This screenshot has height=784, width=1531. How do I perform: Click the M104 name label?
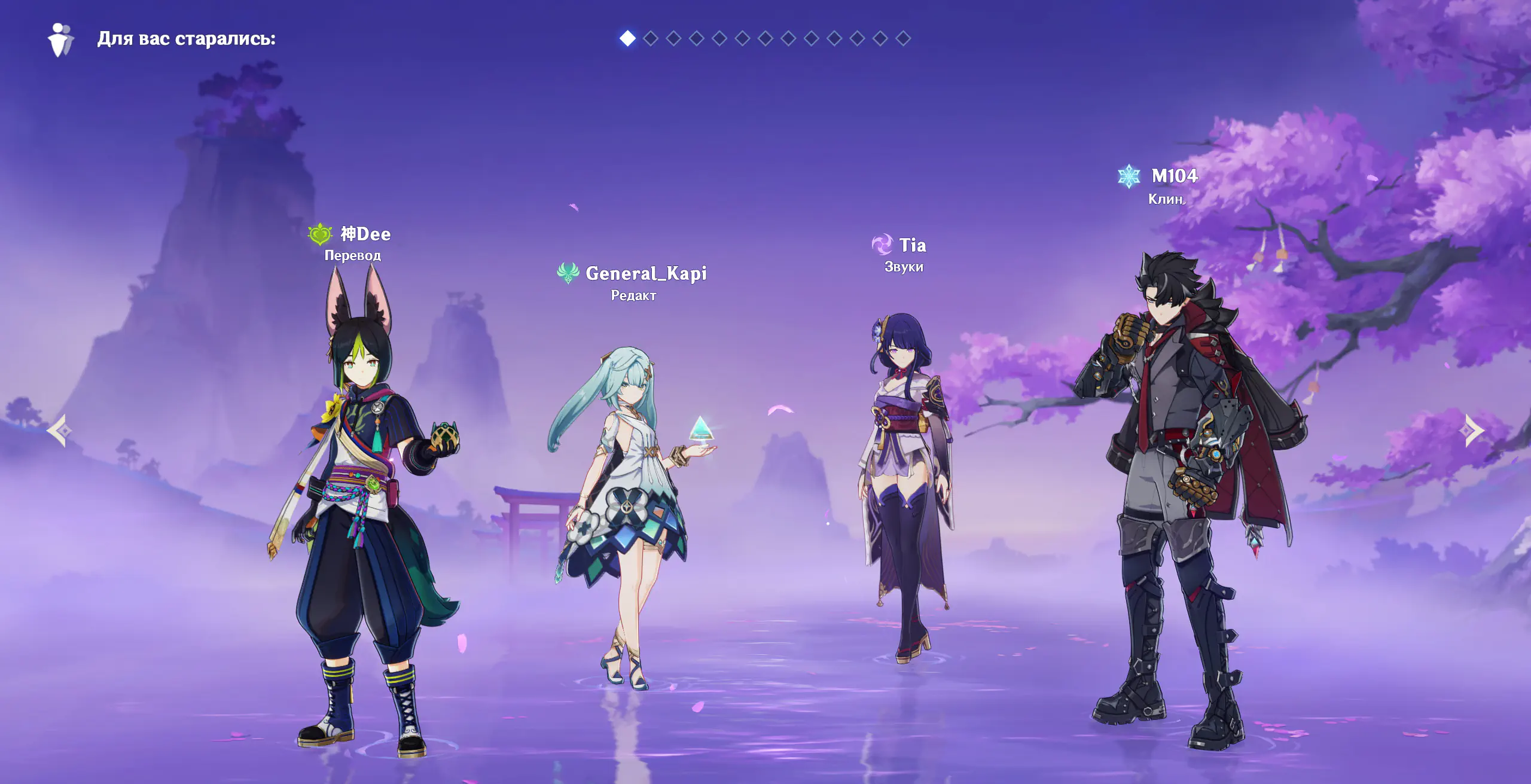(1174, 176)
